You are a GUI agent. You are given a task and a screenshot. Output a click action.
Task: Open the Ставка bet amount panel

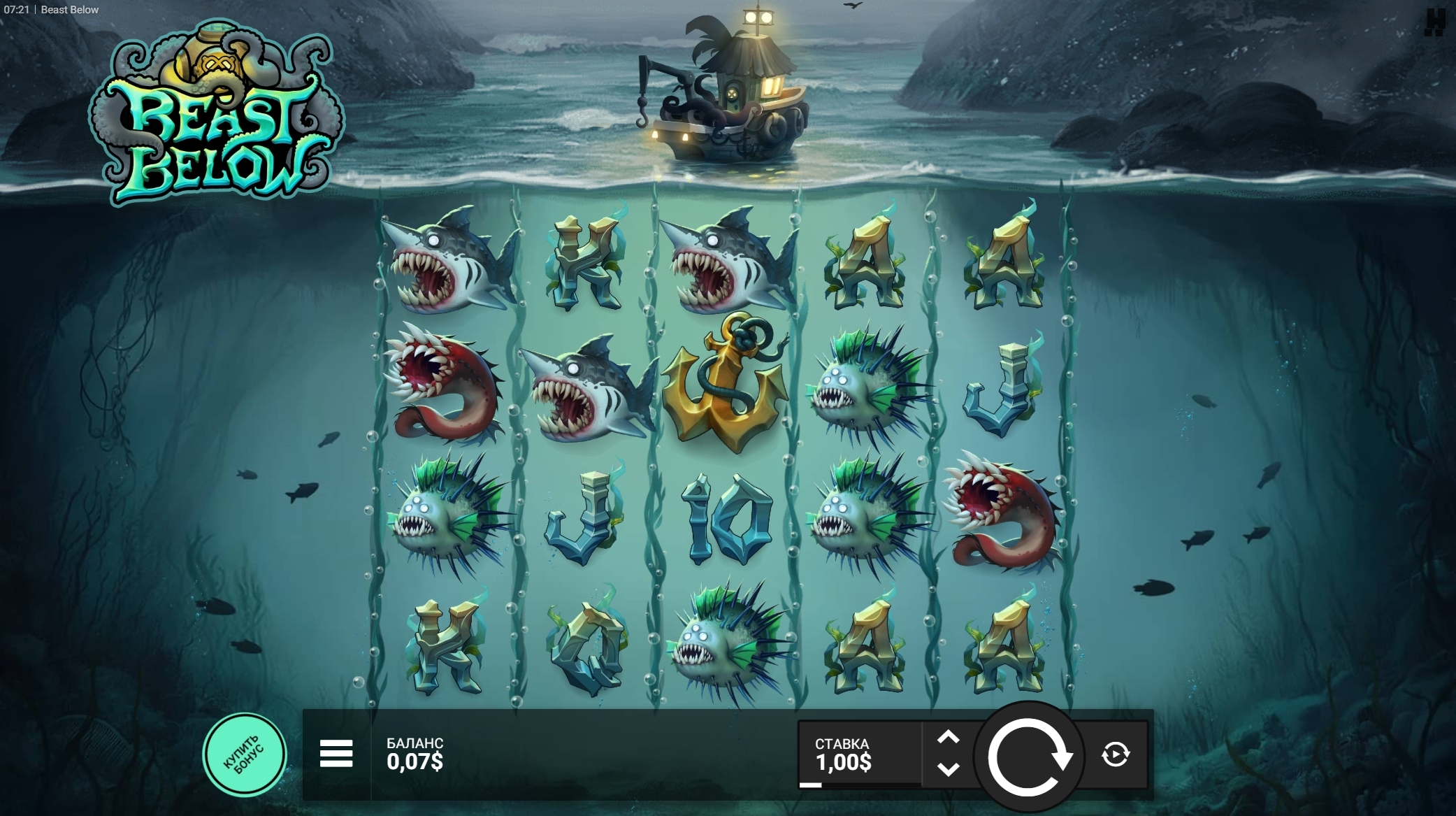coord(859,754)
